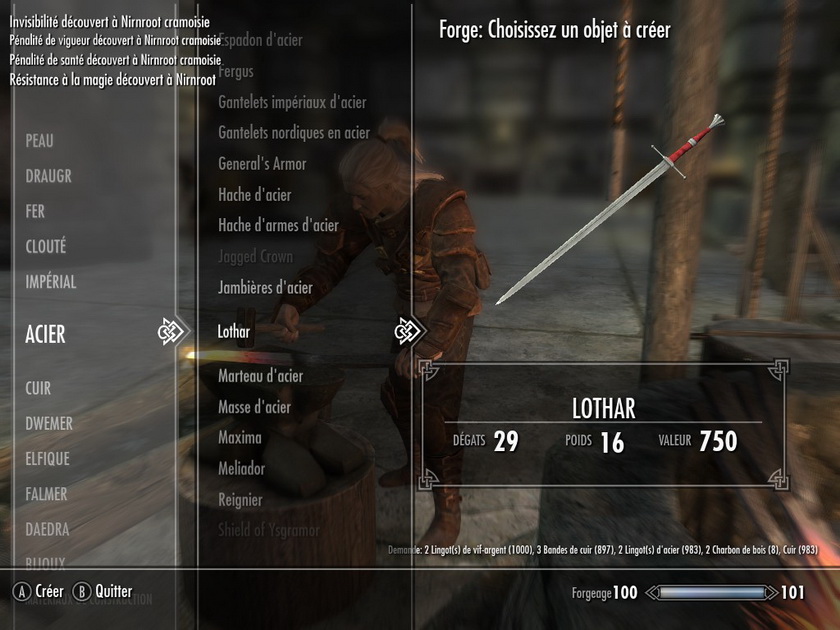The image size is (840, 630).
Task: Select Marteau d'acier
Action: (x=261, y=376)
